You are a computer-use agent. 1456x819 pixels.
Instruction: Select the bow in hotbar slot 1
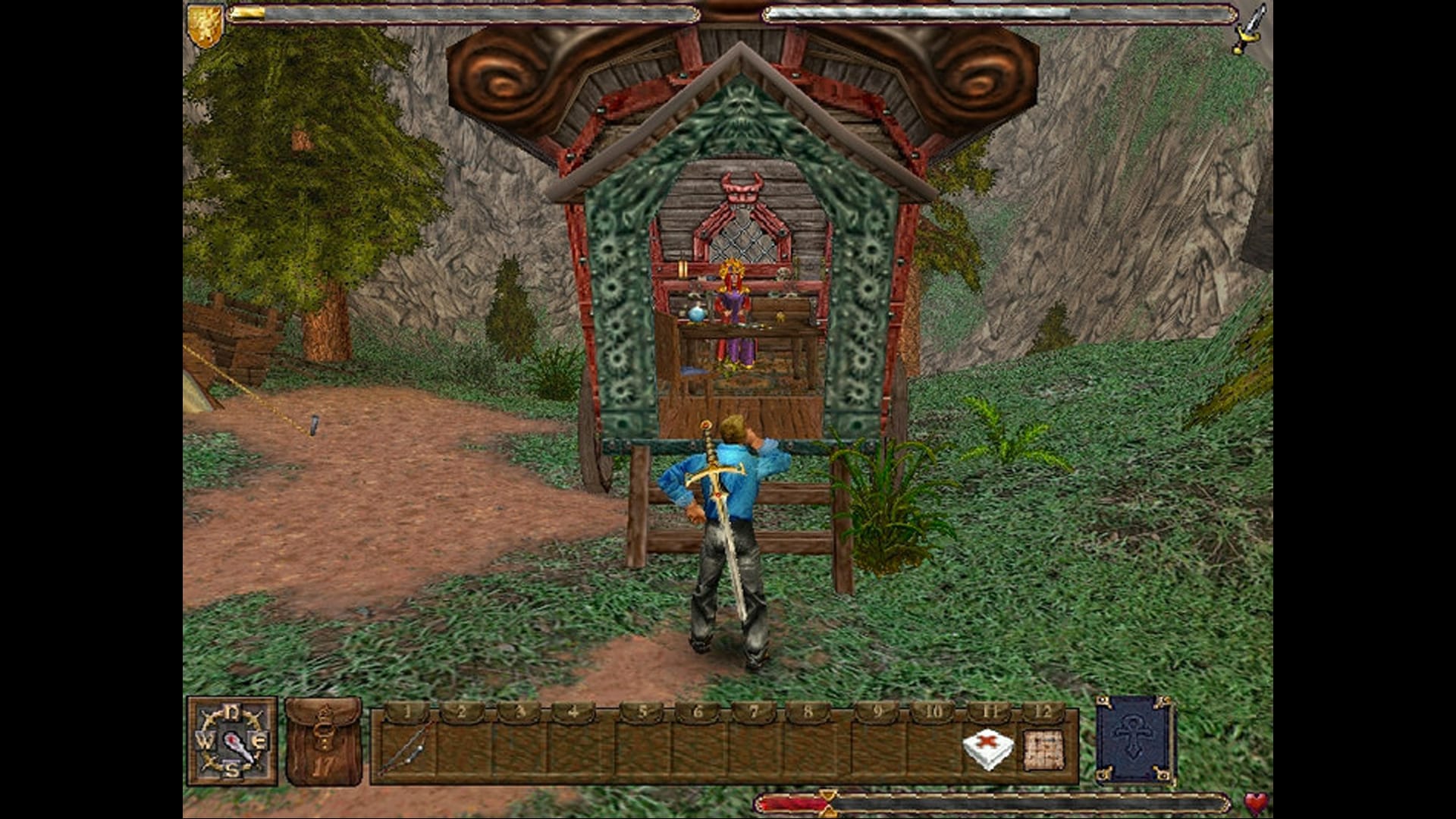(x=407, y=748)
